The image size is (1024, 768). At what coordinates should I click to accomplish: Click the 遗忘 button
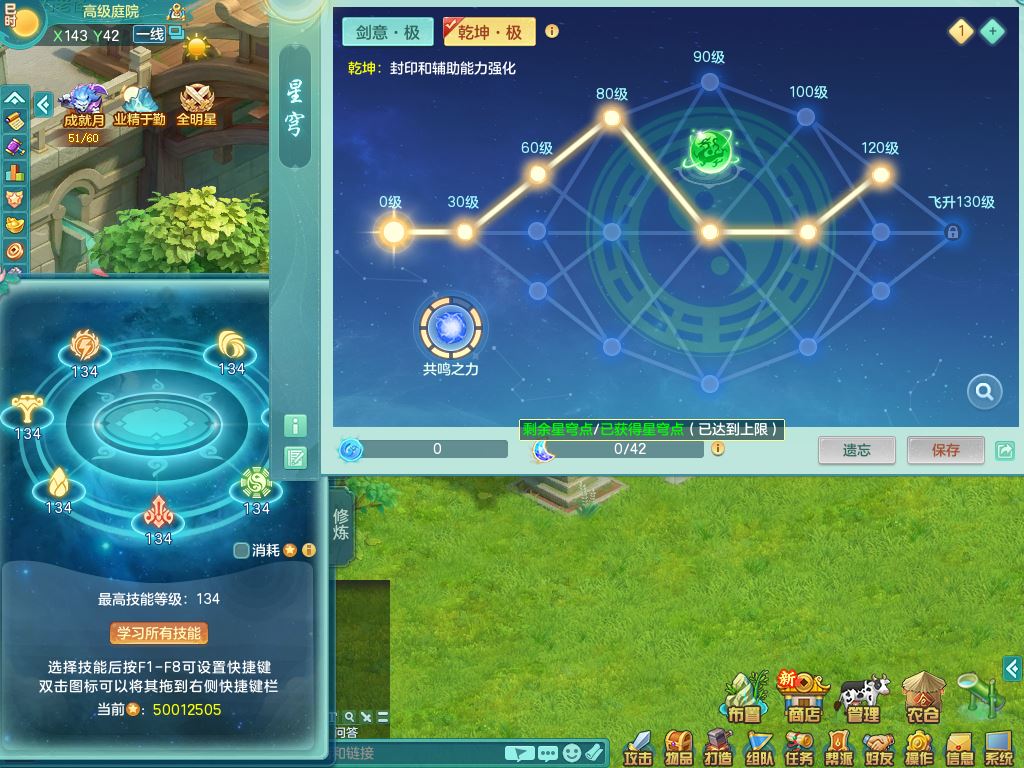click(857, 450)
